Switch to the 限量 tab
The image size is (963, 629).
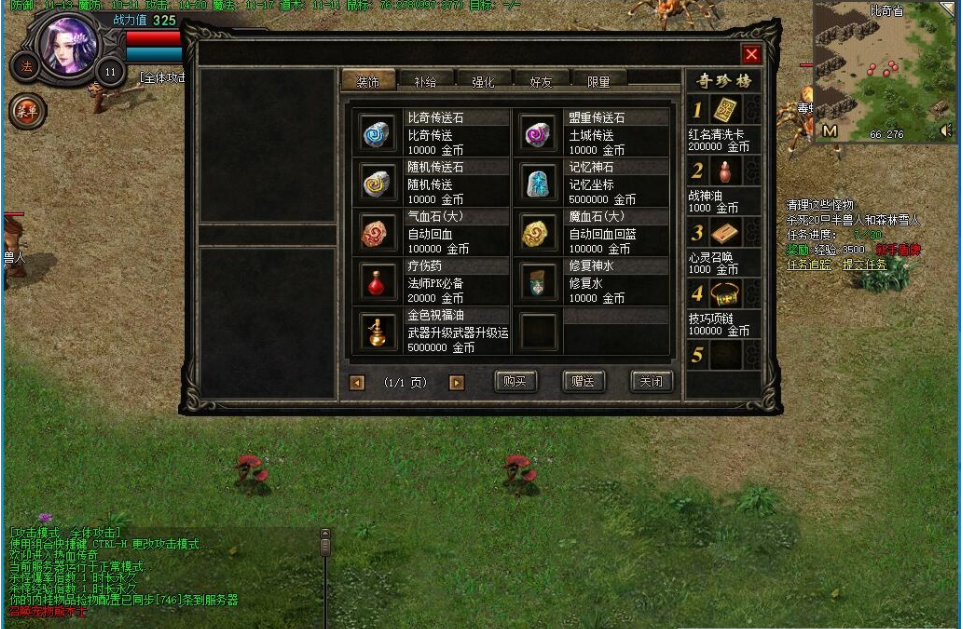pos(598,81)
